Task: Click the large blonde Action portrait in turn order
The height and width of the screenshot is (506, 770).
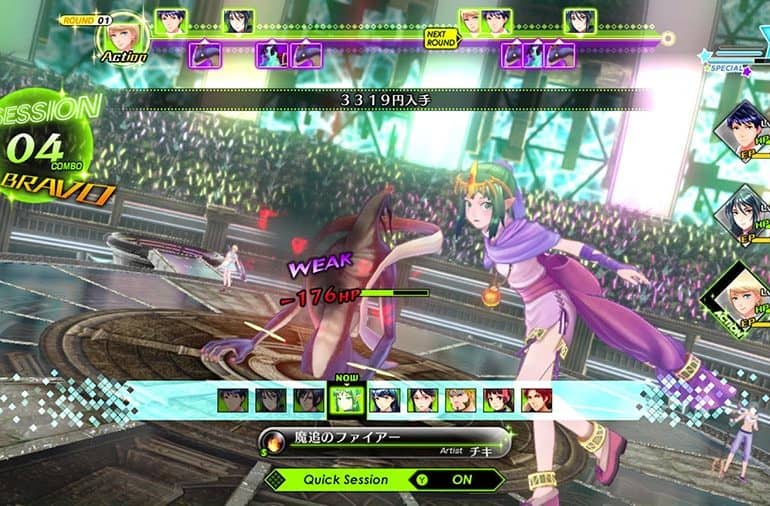Action: click(125, 34)
